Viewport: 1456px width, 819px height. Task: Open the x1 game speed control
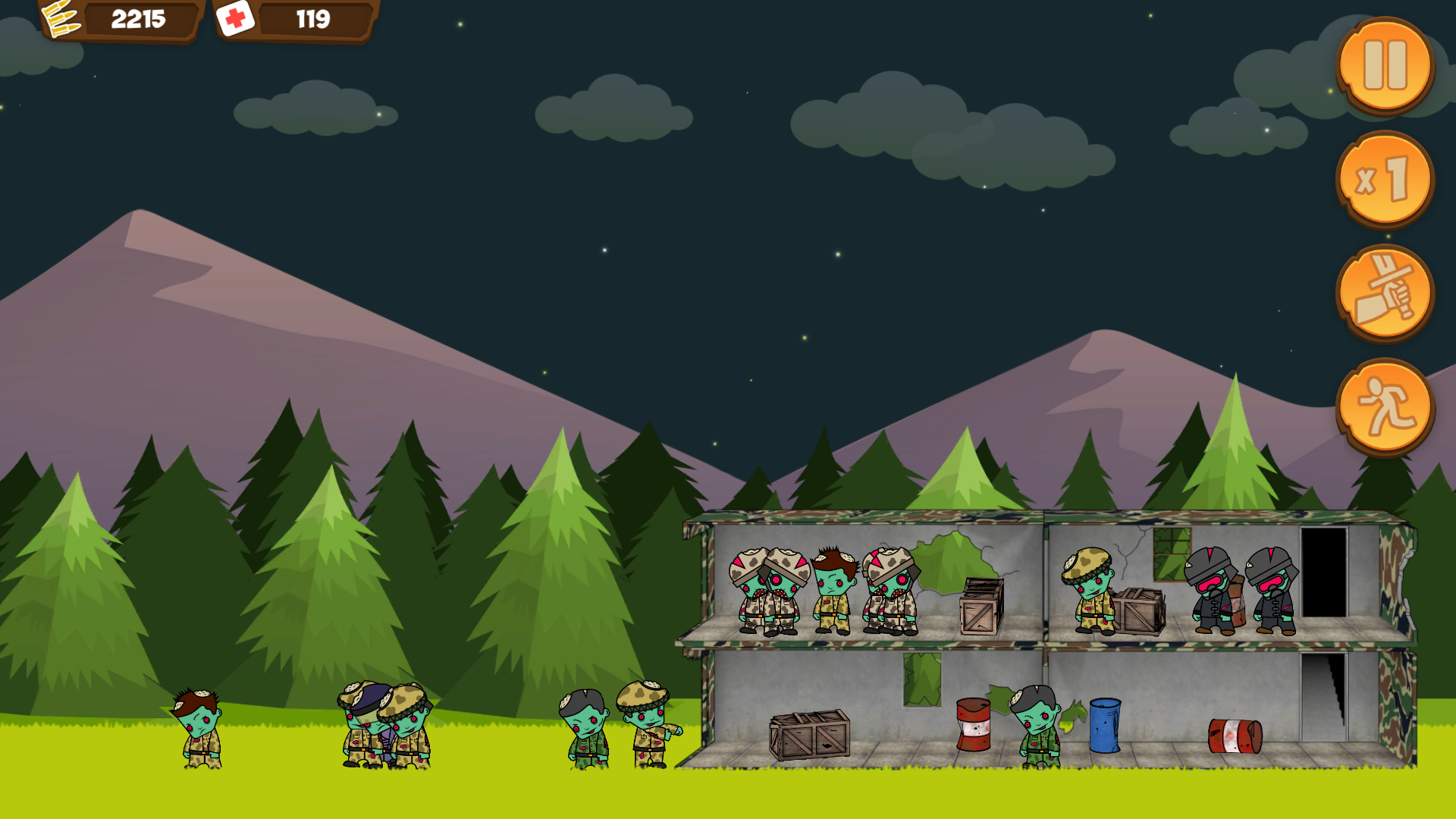1388,180
